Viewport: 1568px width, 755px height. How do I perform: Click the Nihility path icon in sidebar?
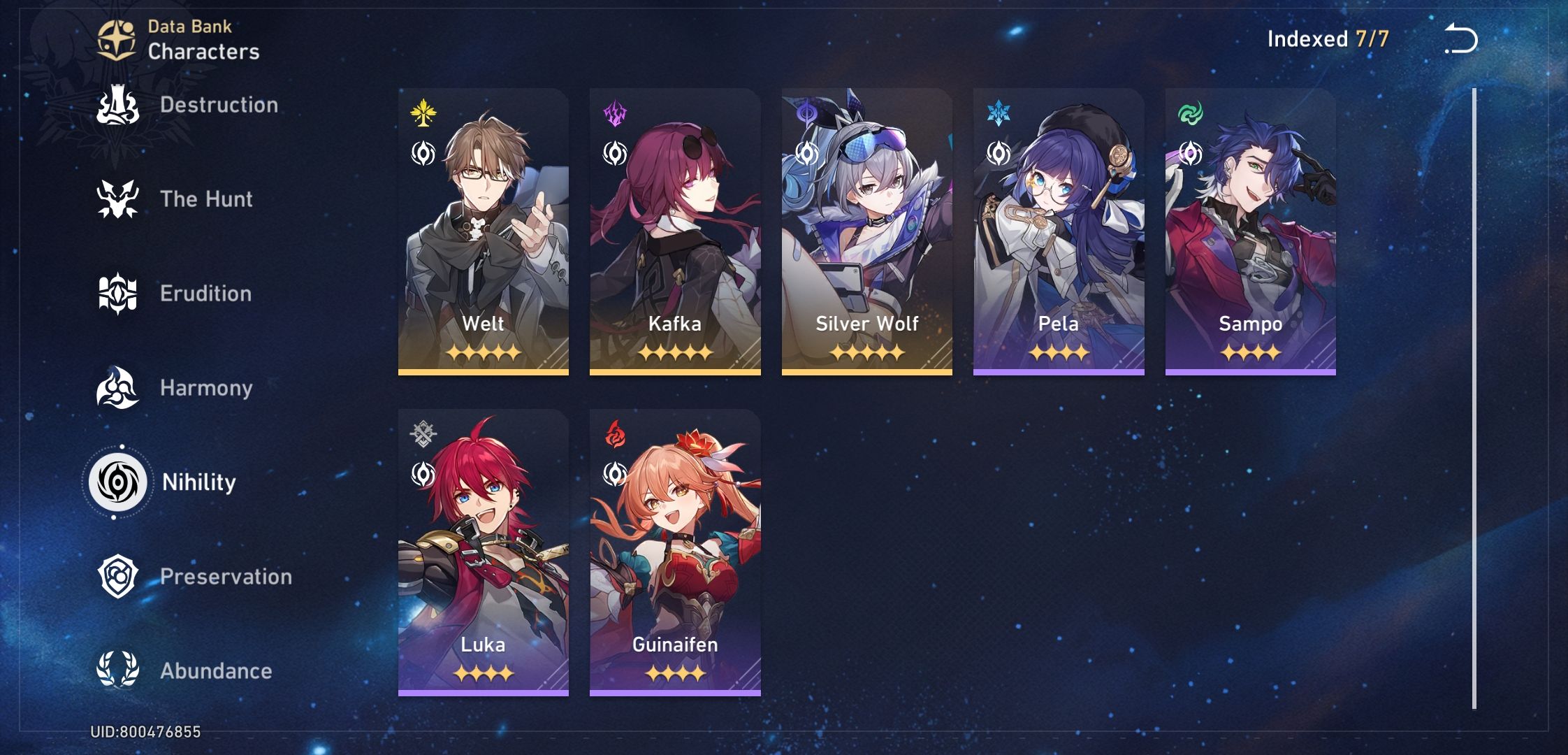tap(117, 482)
